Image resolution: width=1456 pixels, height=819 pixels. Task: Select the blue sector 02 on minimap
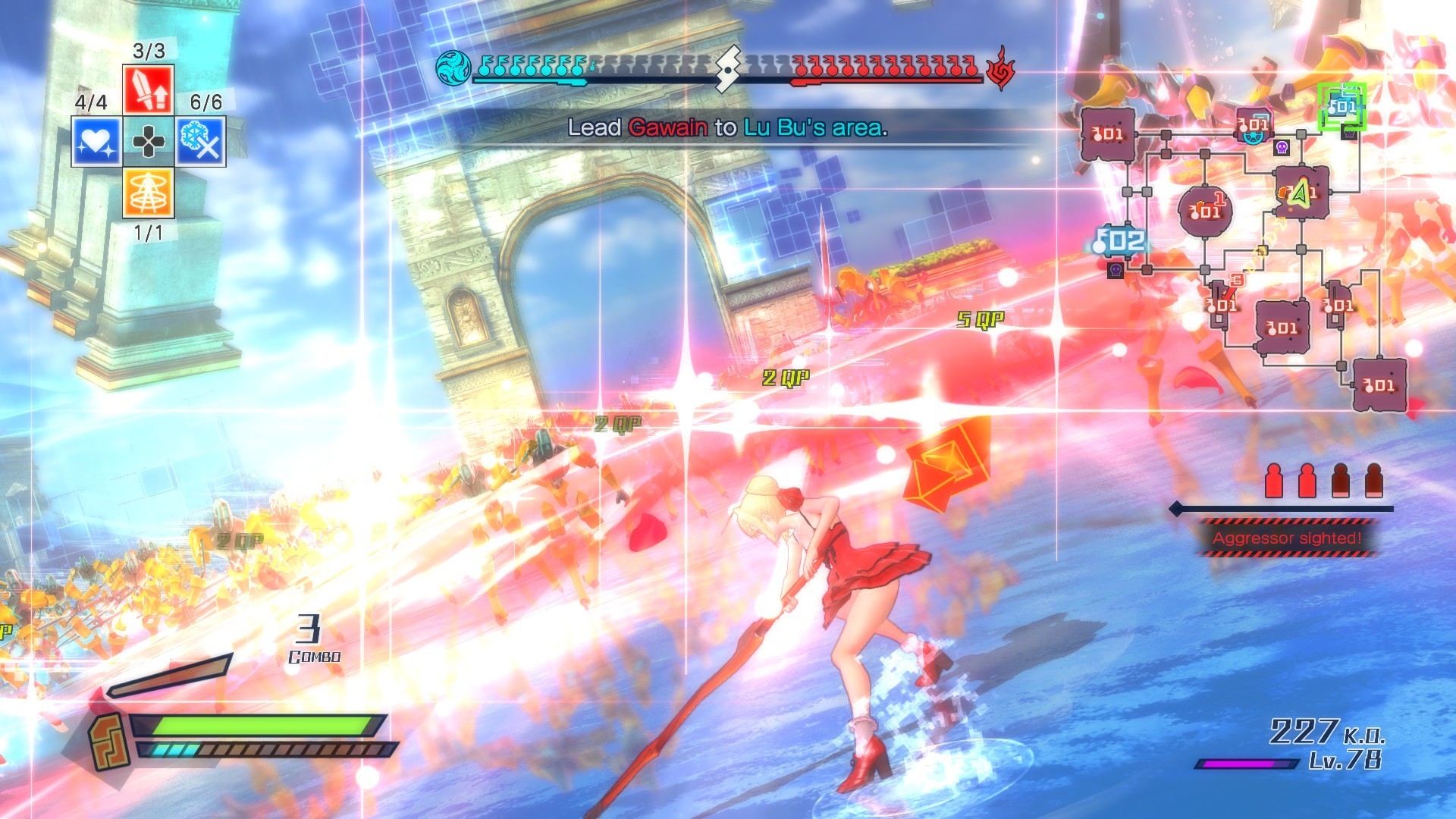tap(1121, 242)
